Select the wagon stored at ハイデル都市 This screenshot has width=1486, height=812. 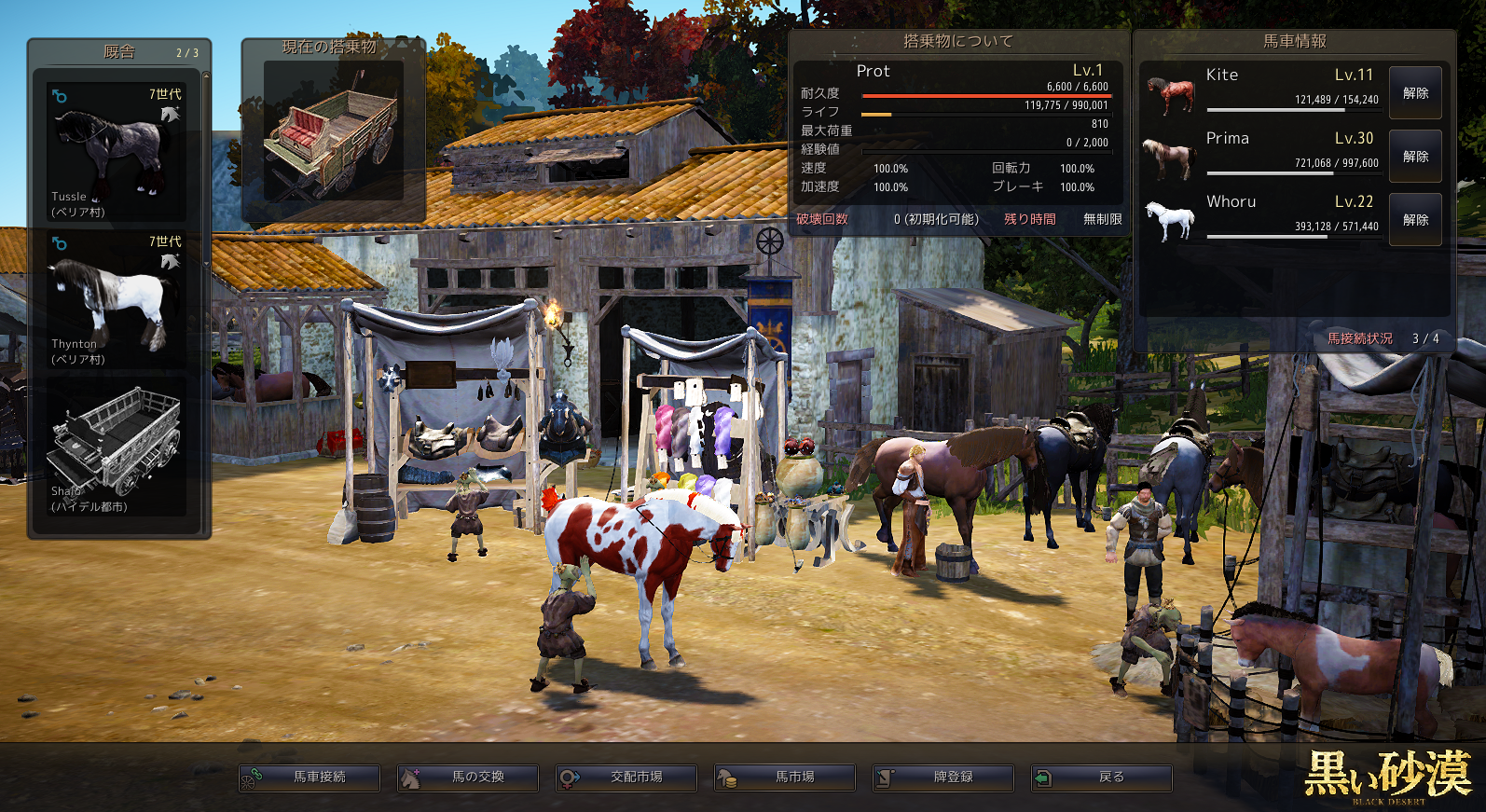pos(117,447)
